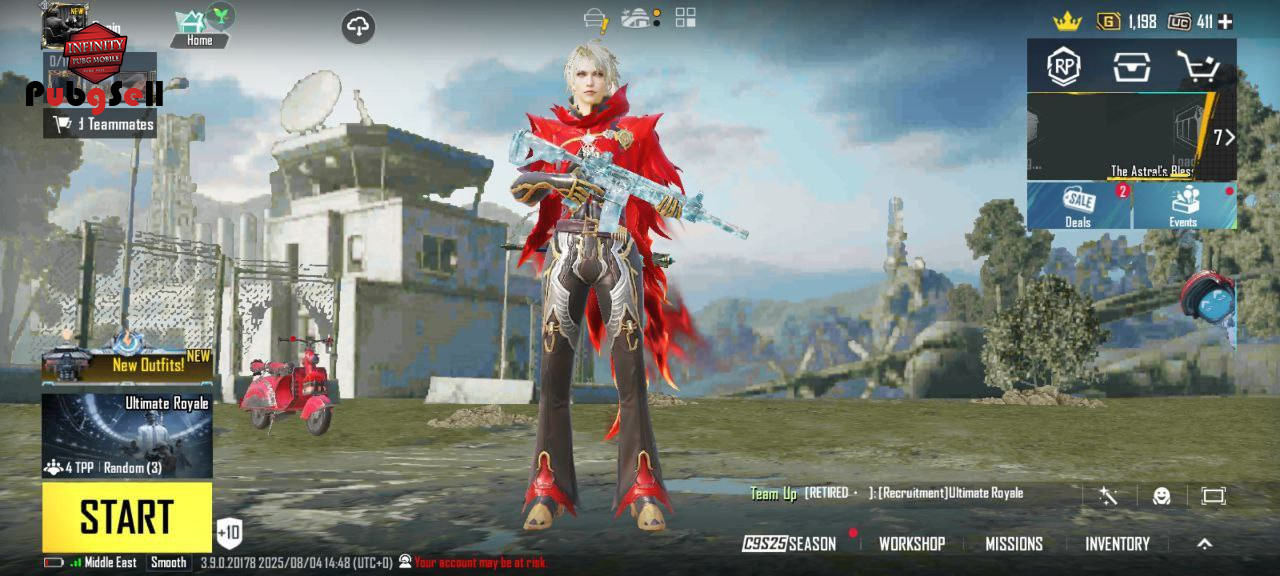Open the New Outfits banner
This screenshot has width=1280, height=576.
click(127, 364)
